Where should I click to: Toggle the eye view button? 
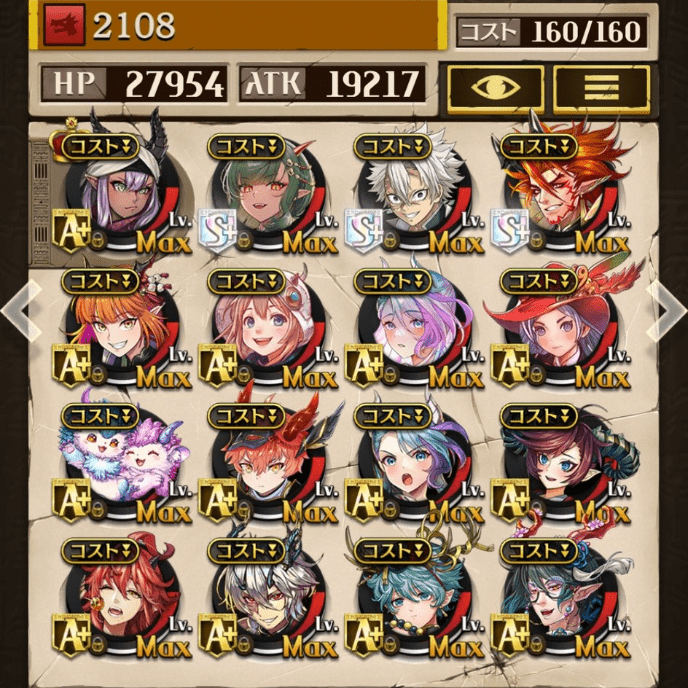[x=495, y=85]
